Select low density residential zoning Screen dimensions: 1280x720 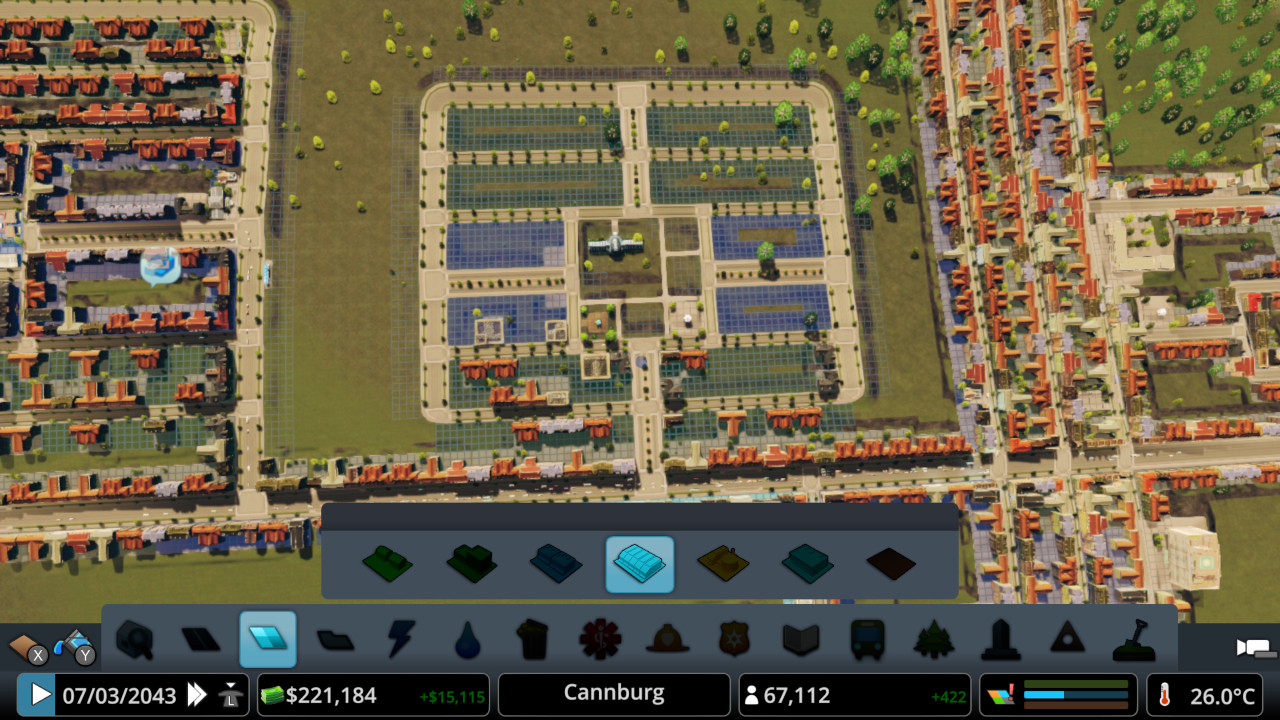coord(387,564)
